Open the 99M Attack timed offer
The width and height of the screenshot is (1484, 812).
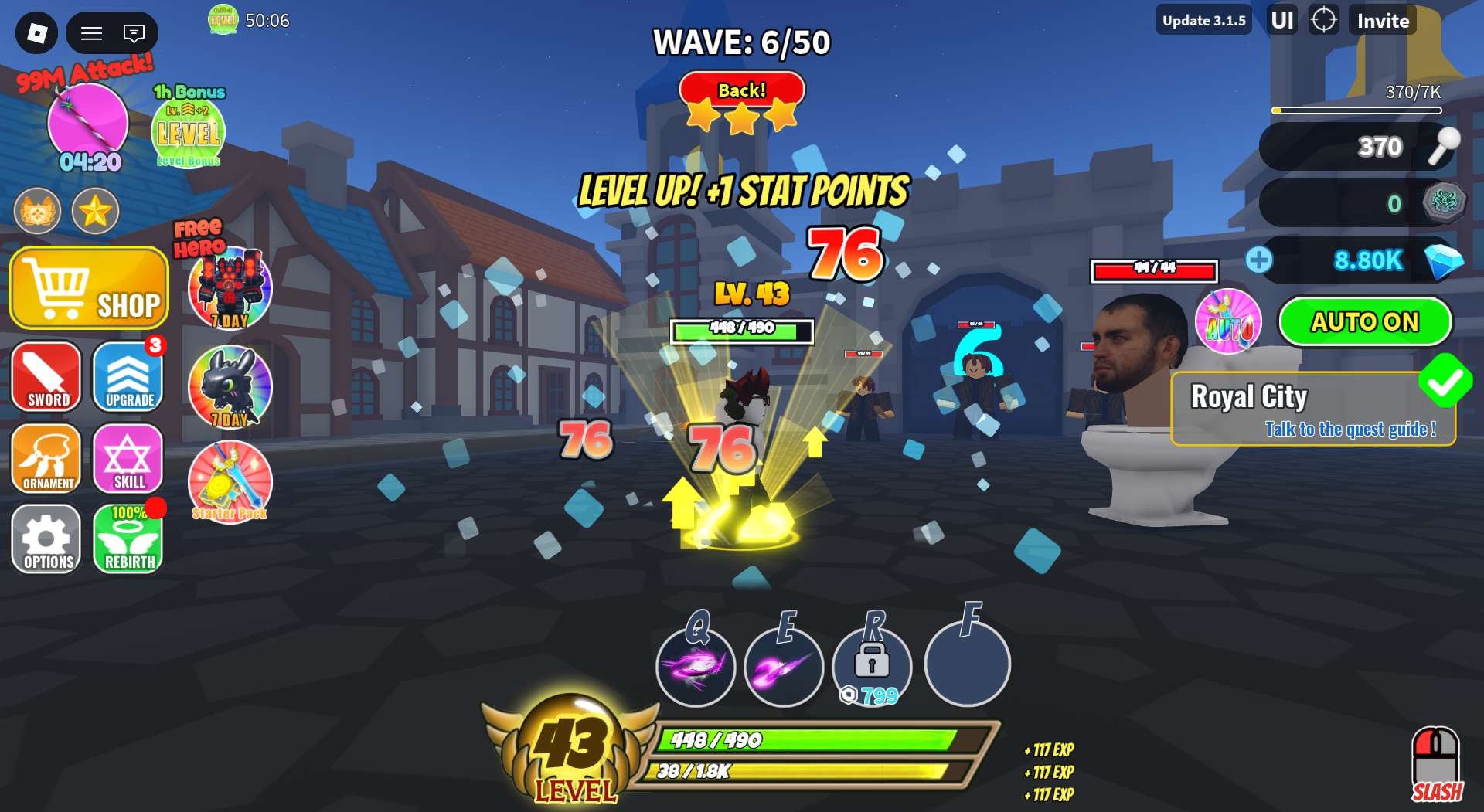(88, 124)
